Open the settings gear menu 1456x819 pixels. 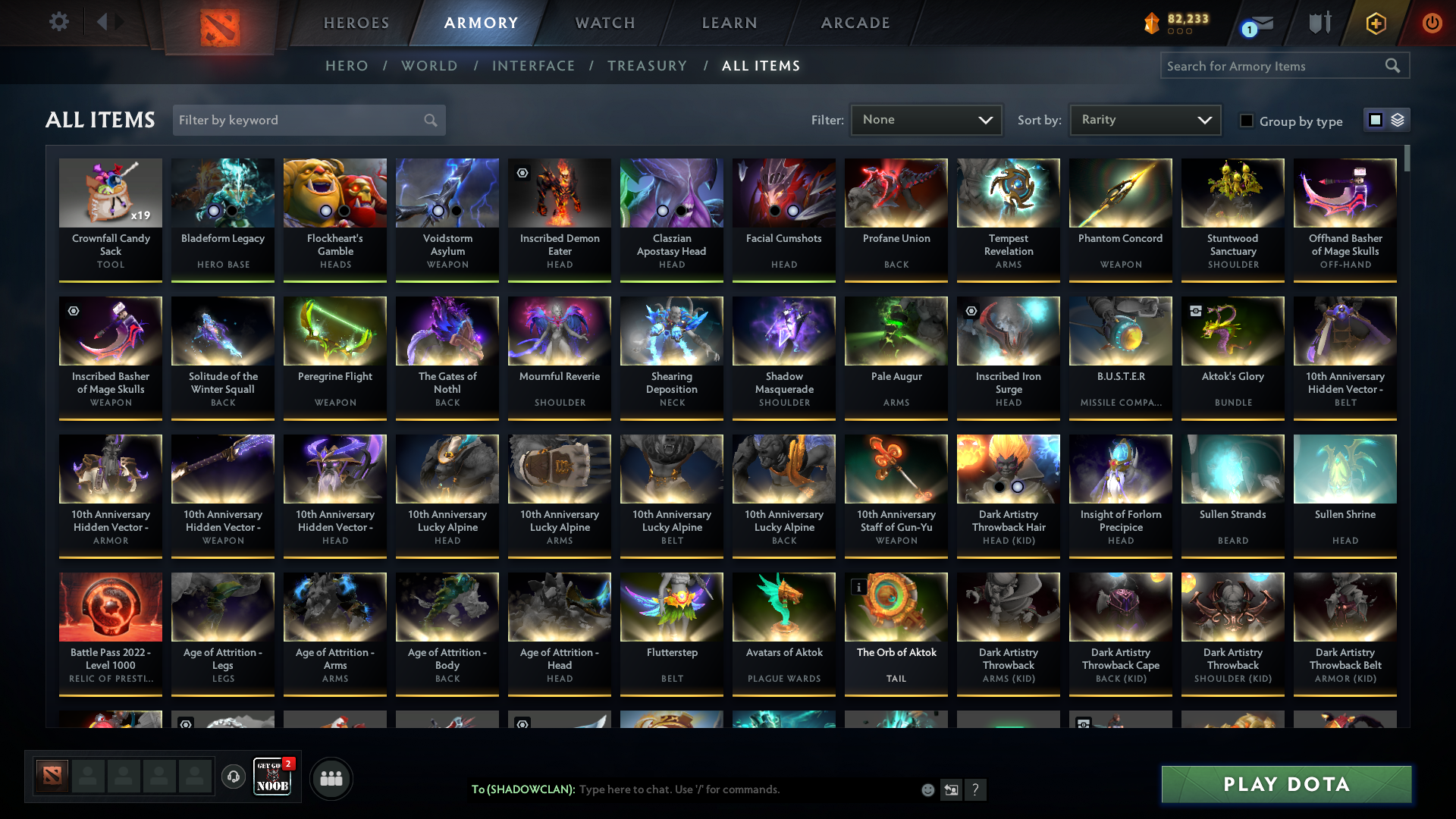pyautogui.click(x=59, y=22)
